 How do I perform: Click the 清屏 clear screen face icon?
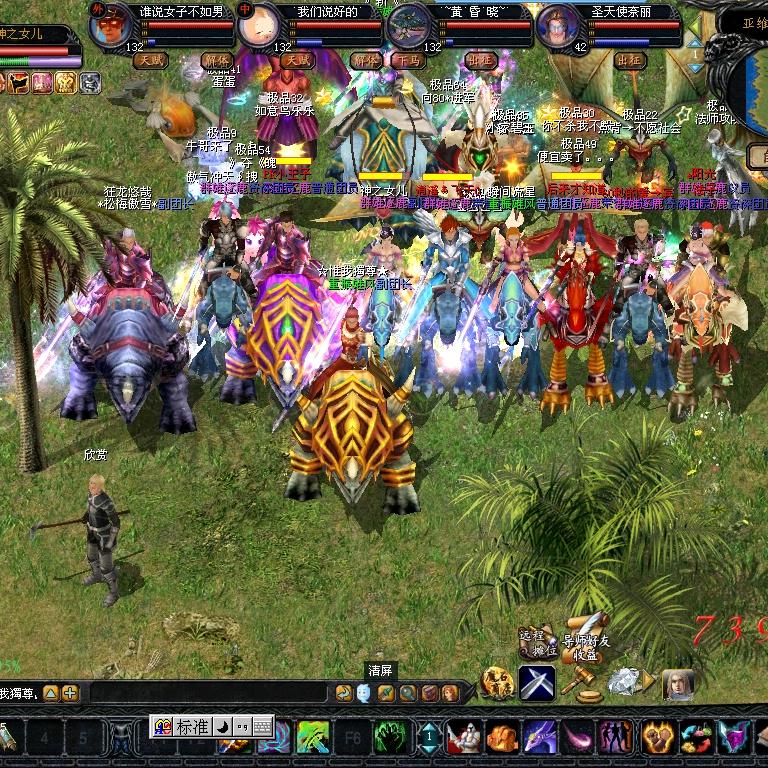coord(363,692)
